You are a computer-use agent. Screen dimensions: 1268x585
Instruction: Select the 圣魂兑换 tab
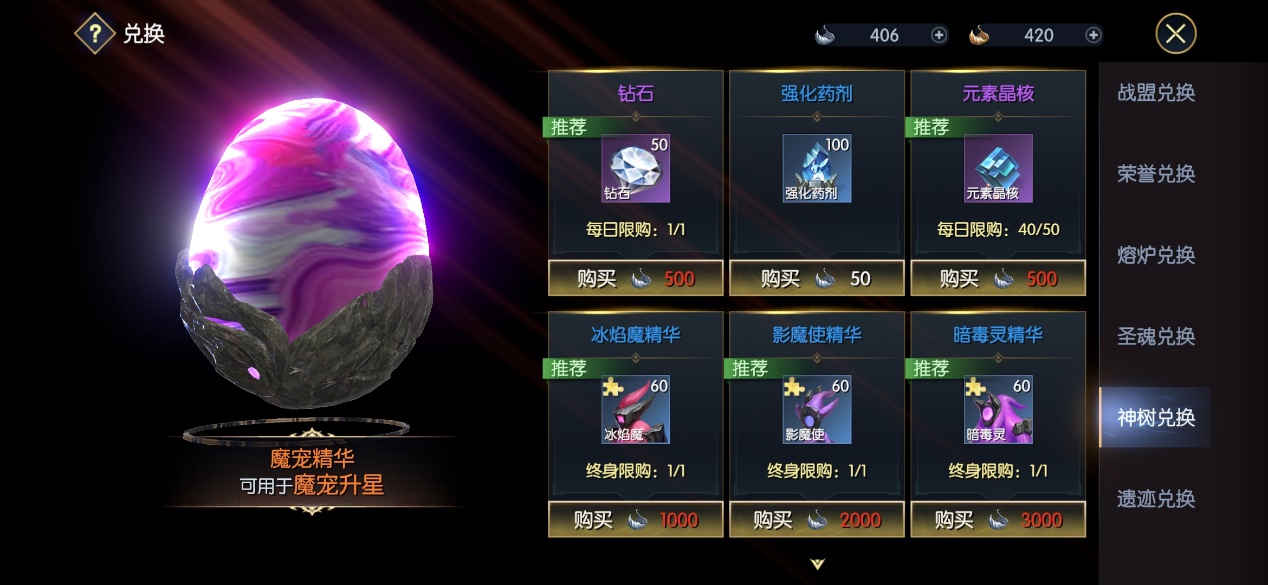coord(1156,336)
